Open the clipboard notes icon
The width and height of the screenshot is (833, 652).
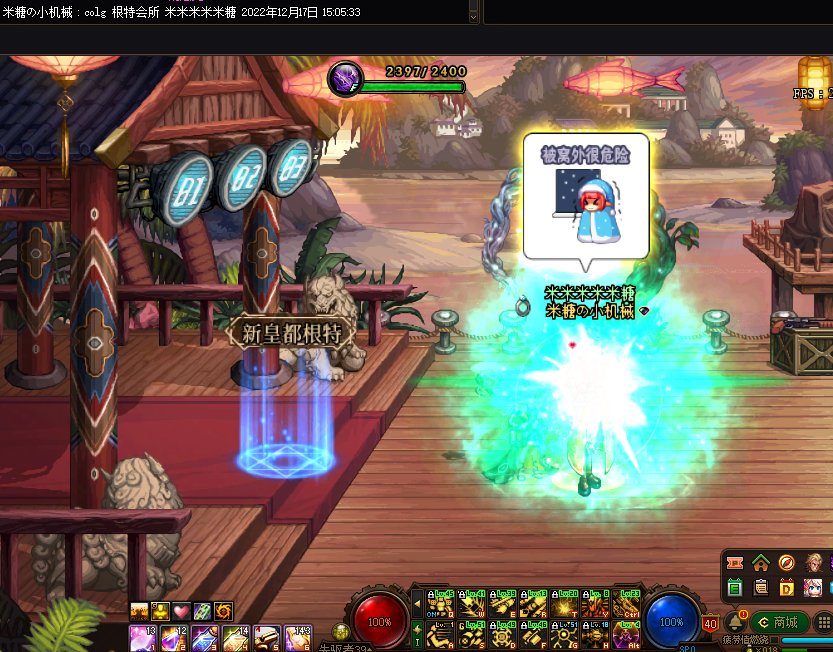tap(761, 588)
